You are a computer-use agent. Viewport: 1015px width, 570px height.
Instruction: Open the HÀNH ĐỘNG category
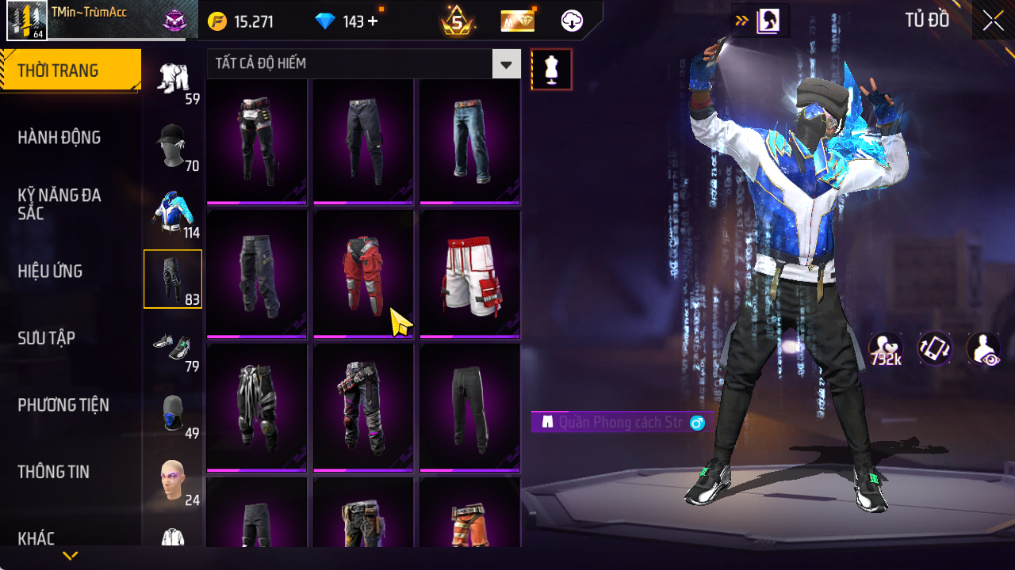pyautogui.click(x=60, y=138)
